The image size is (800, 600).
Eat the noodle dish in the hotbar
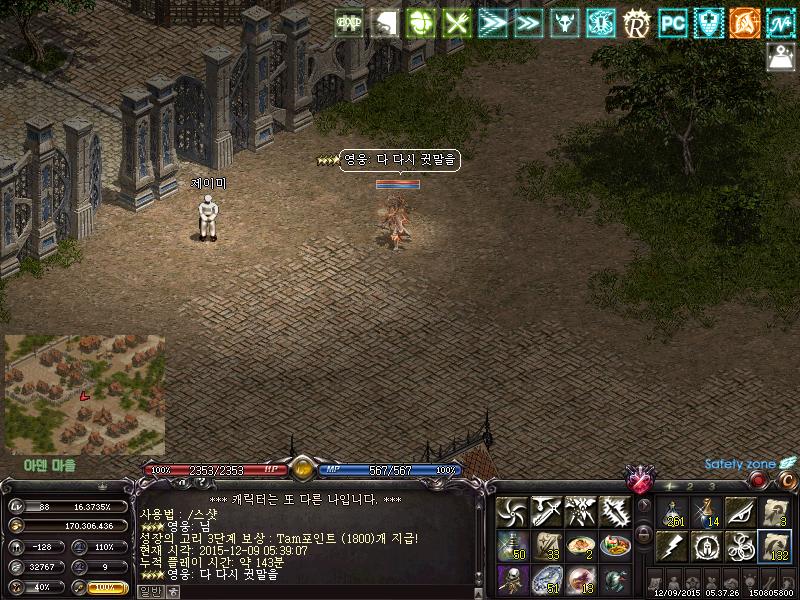[580, 546]
